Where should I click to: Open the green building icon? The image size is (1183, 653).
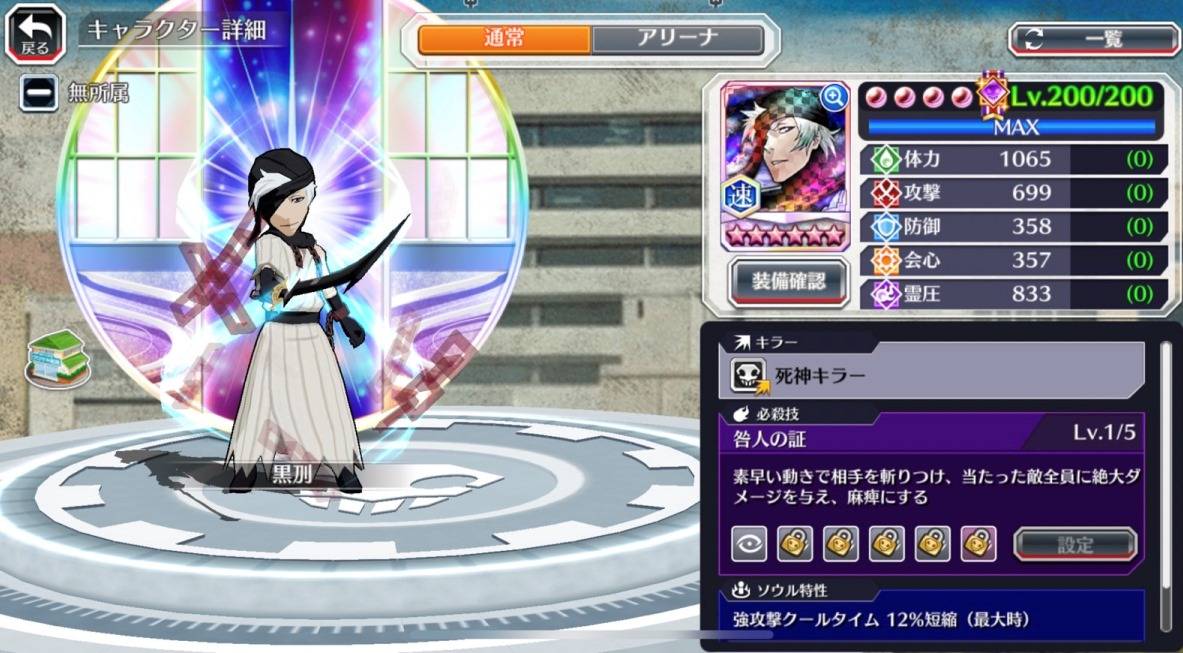click(57, 355)
